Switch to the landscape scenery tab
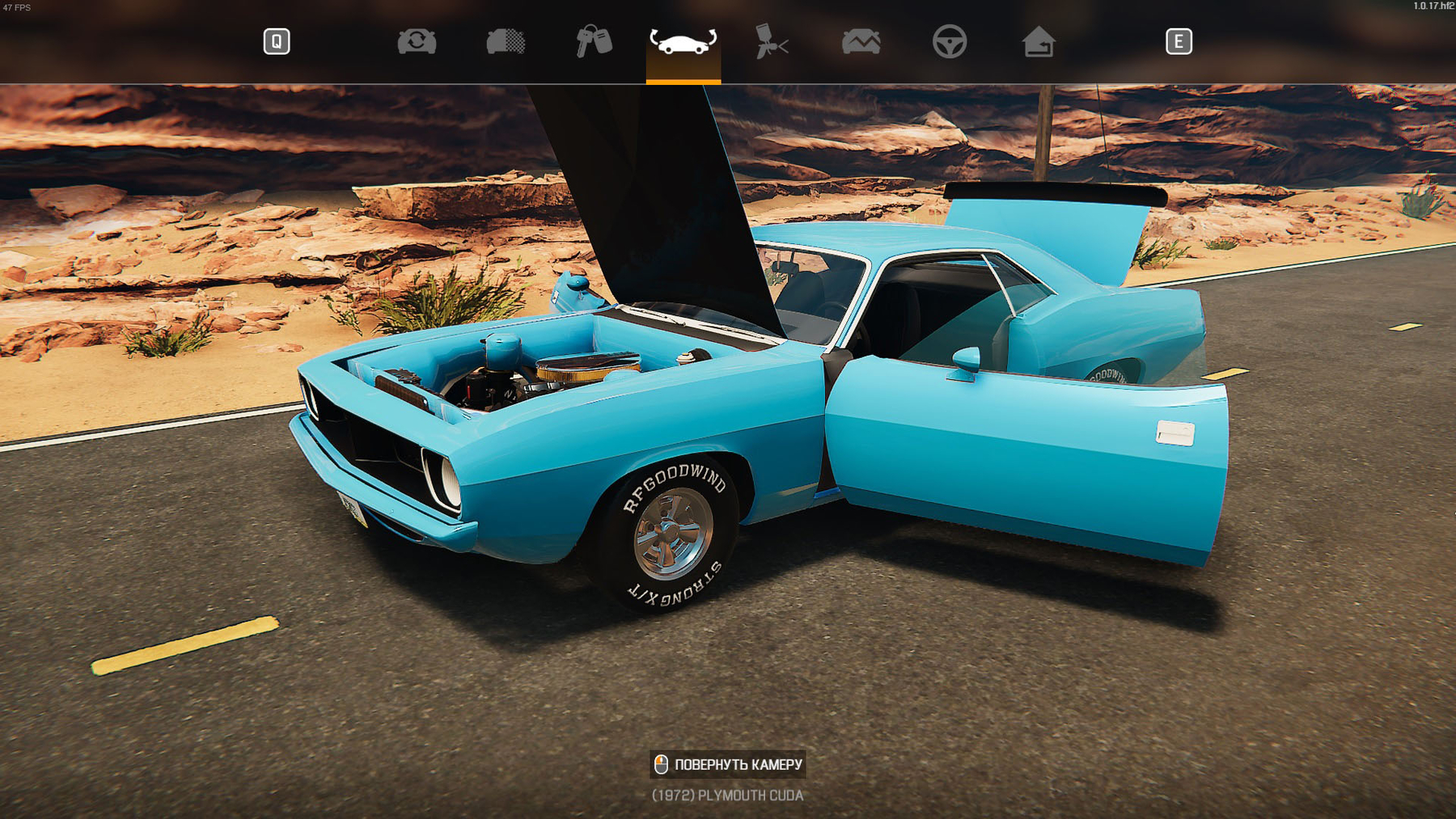 tap(861, 42)
